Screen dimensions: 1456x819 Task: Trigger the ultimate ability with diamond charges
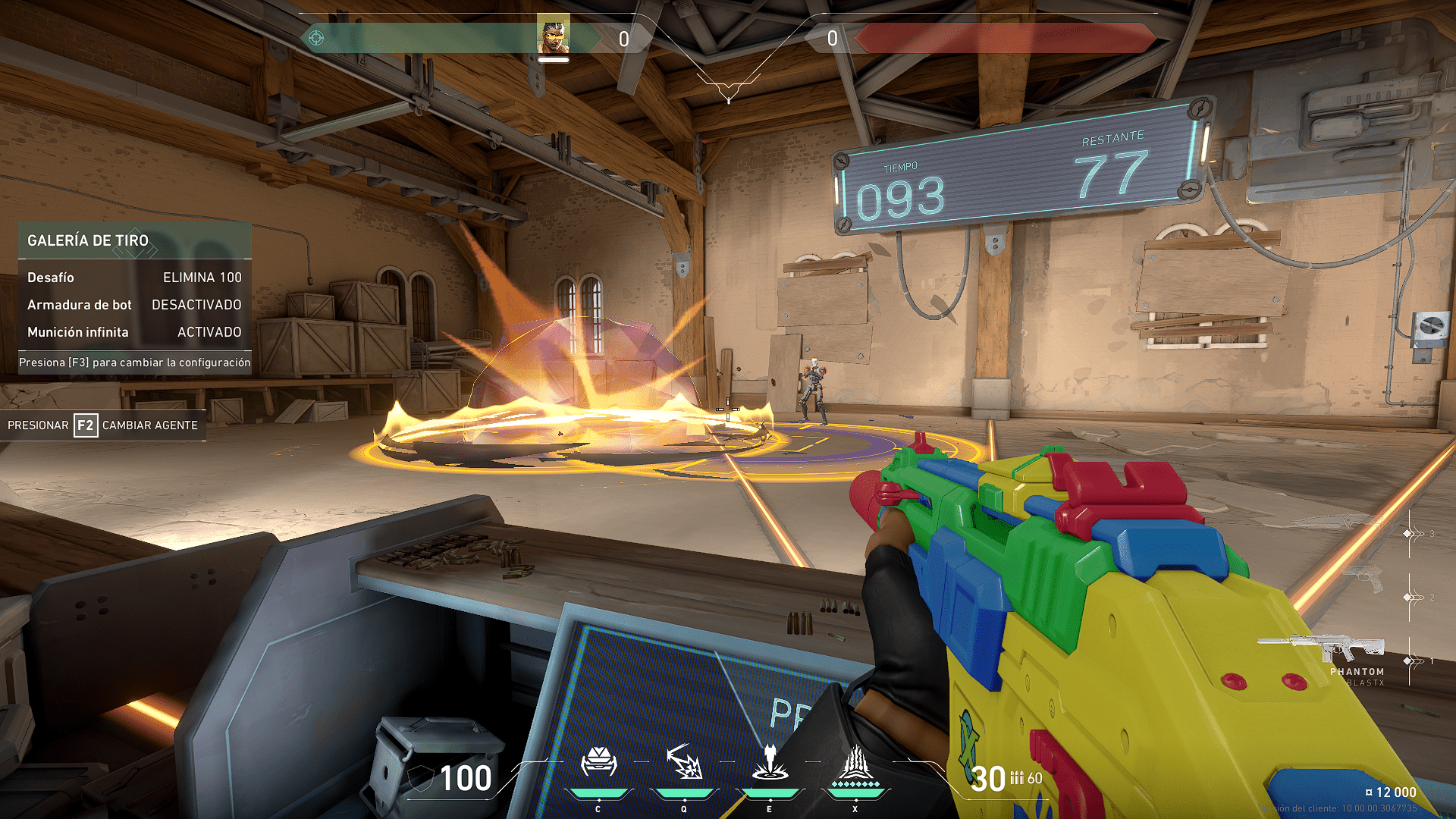[x=855, y=764]
